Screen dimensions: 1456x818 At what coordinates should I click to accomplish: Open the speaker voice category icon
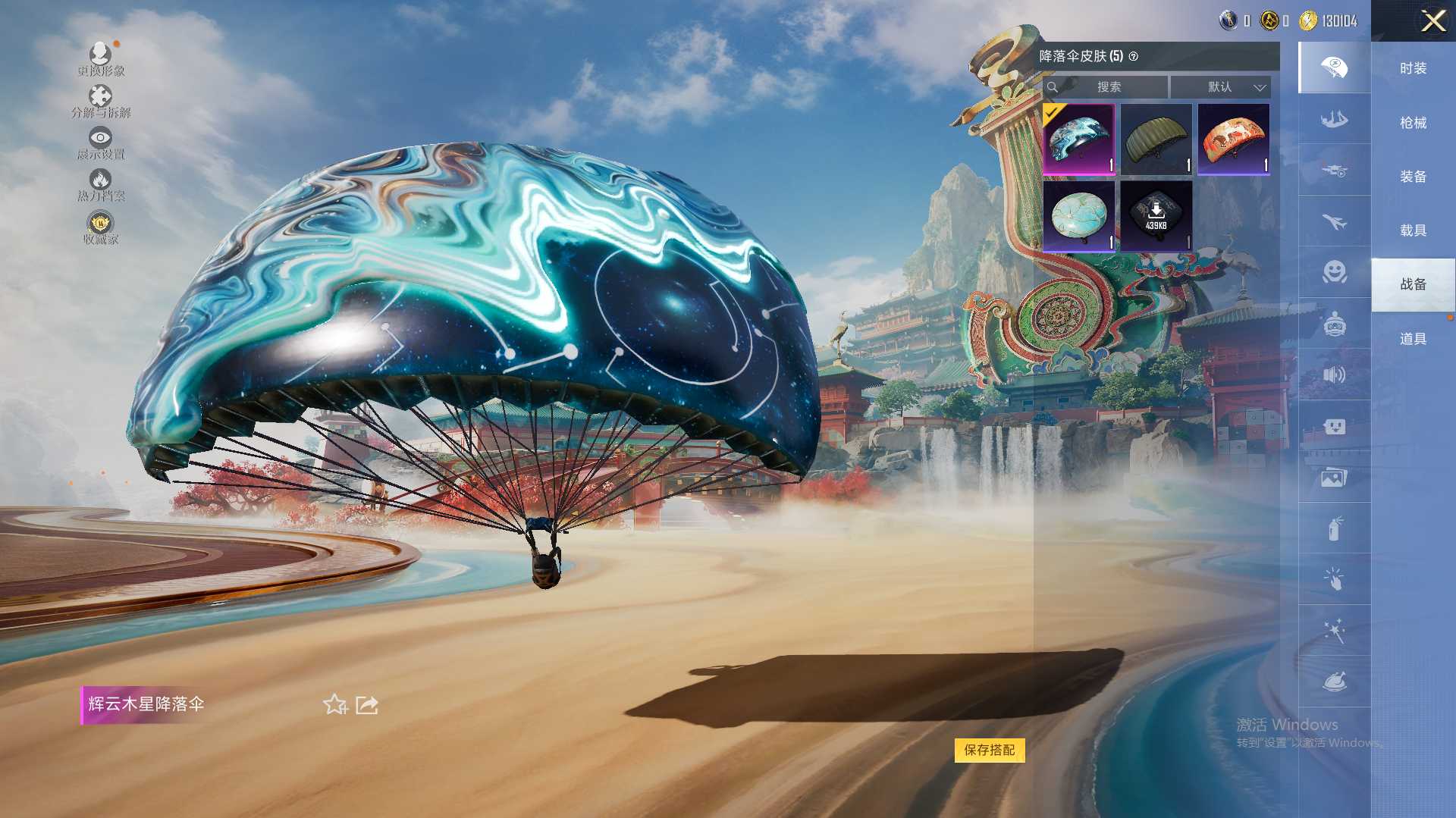pyautogui.click(x=1334, y=375)
